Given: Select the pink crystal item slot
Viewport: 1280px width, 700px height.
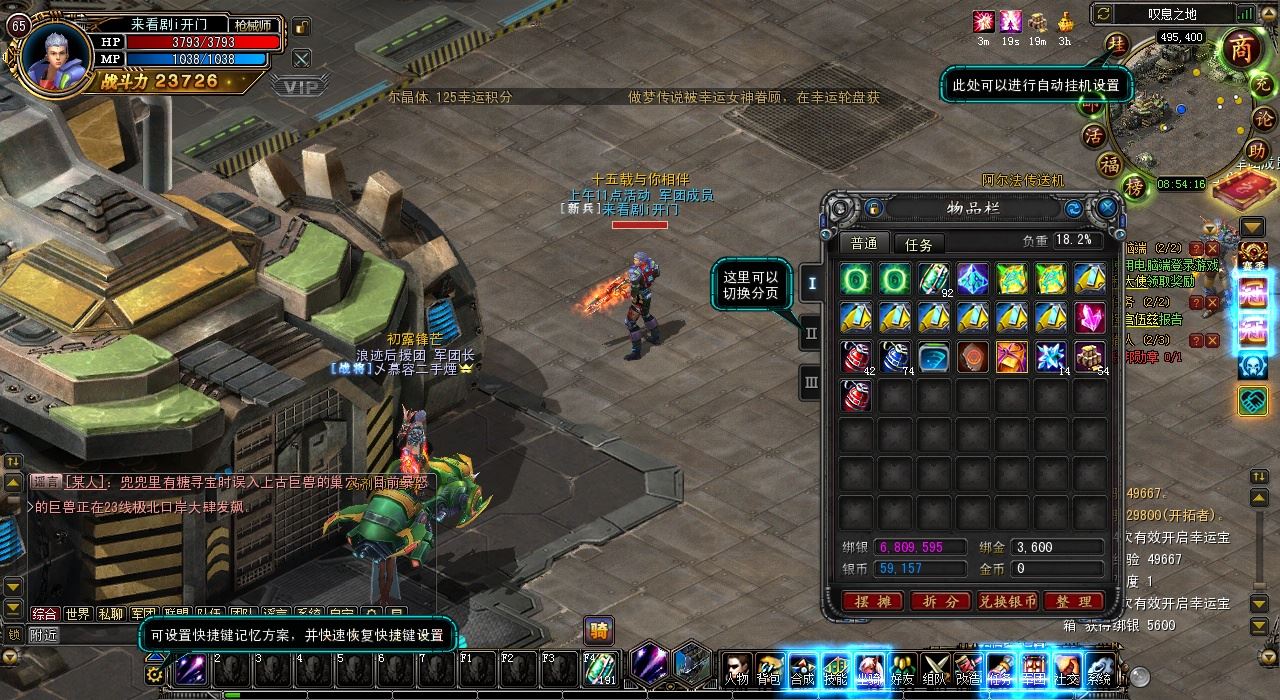Looking at the screenshot, I should (x=1090, y=317).
